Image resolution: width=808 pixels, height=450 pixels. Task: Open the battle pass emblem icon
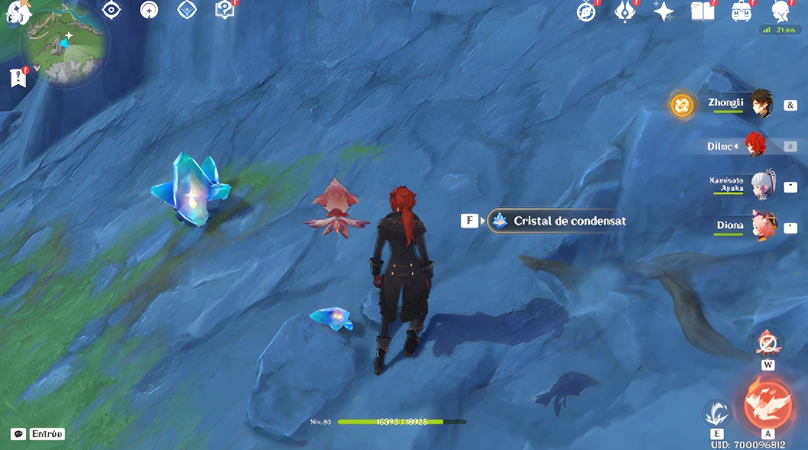(x=625, y=11)
